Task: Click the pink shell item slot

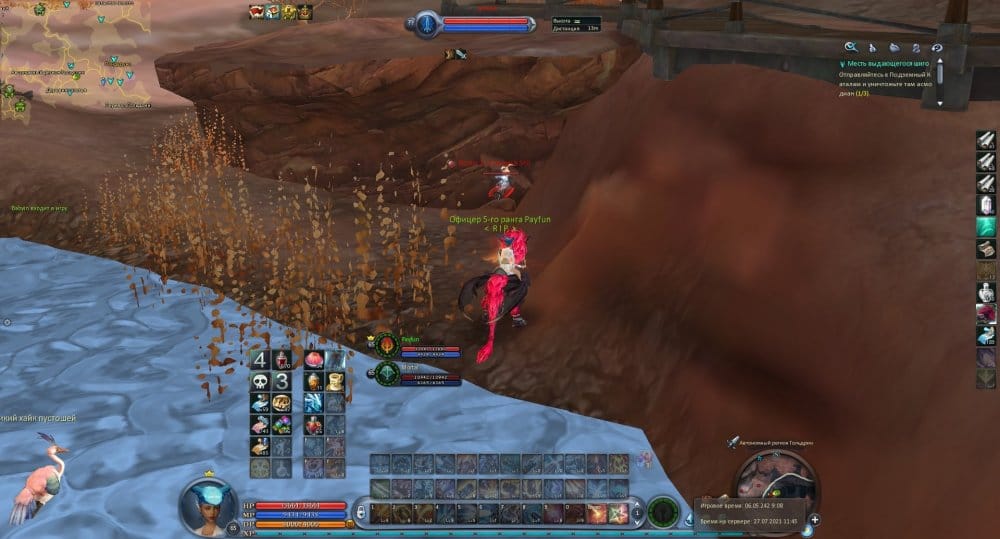Action: pyautogui.click(x=313, y=359)
